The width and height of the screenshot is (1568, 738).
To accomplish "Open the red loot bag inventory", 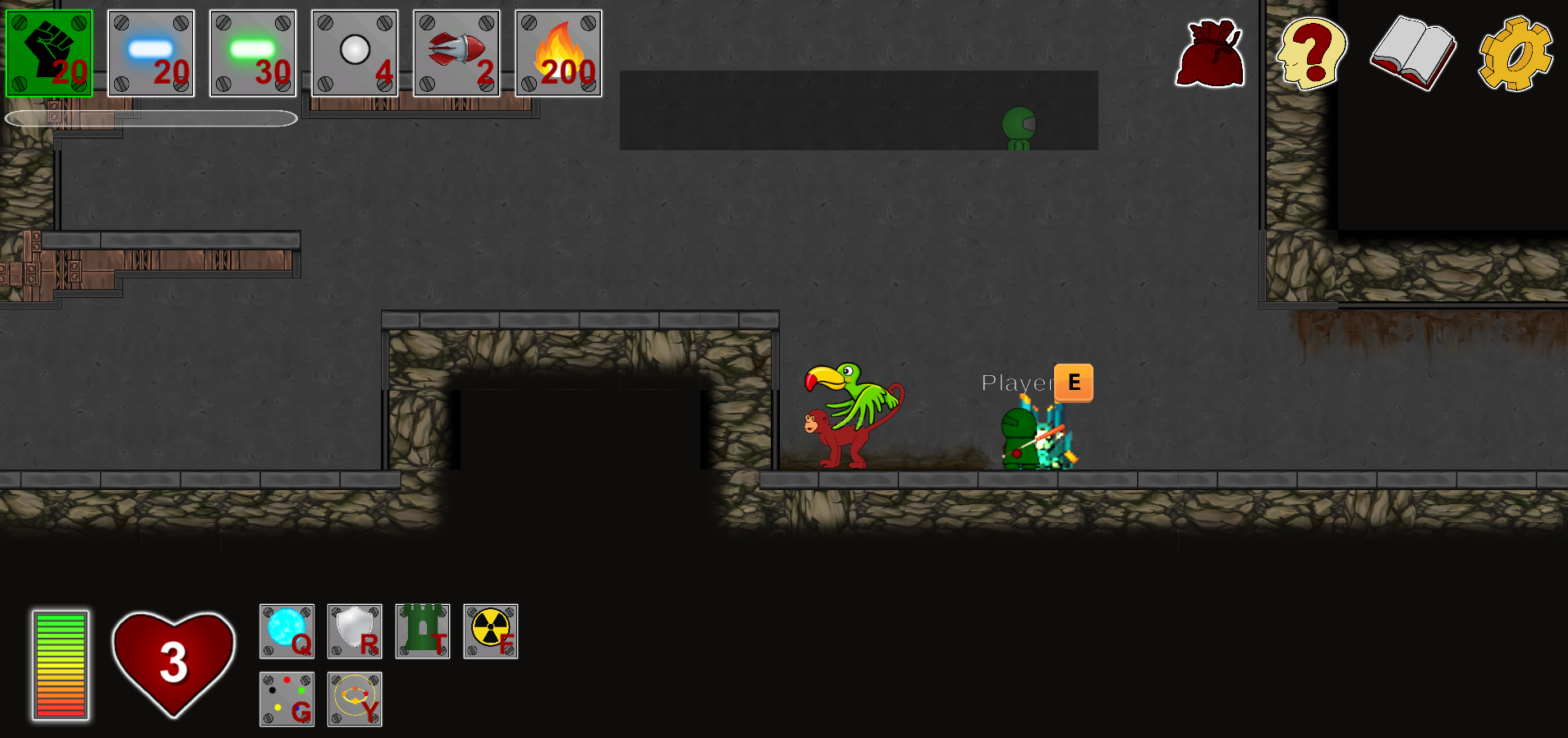I will tap(1210, 53).
